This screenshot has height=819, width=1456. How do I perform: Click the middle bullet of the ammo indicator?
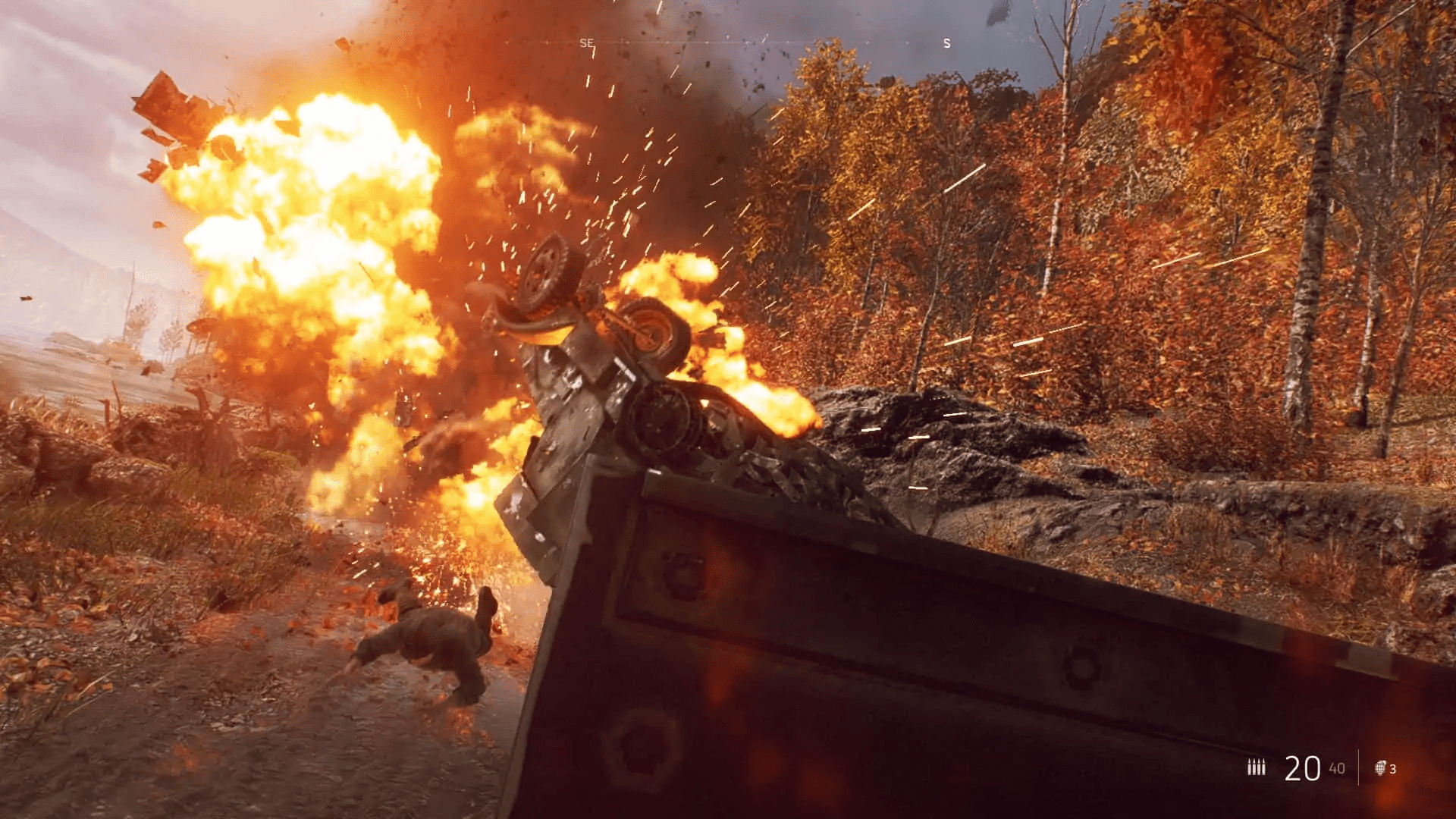click(1257, 767)
